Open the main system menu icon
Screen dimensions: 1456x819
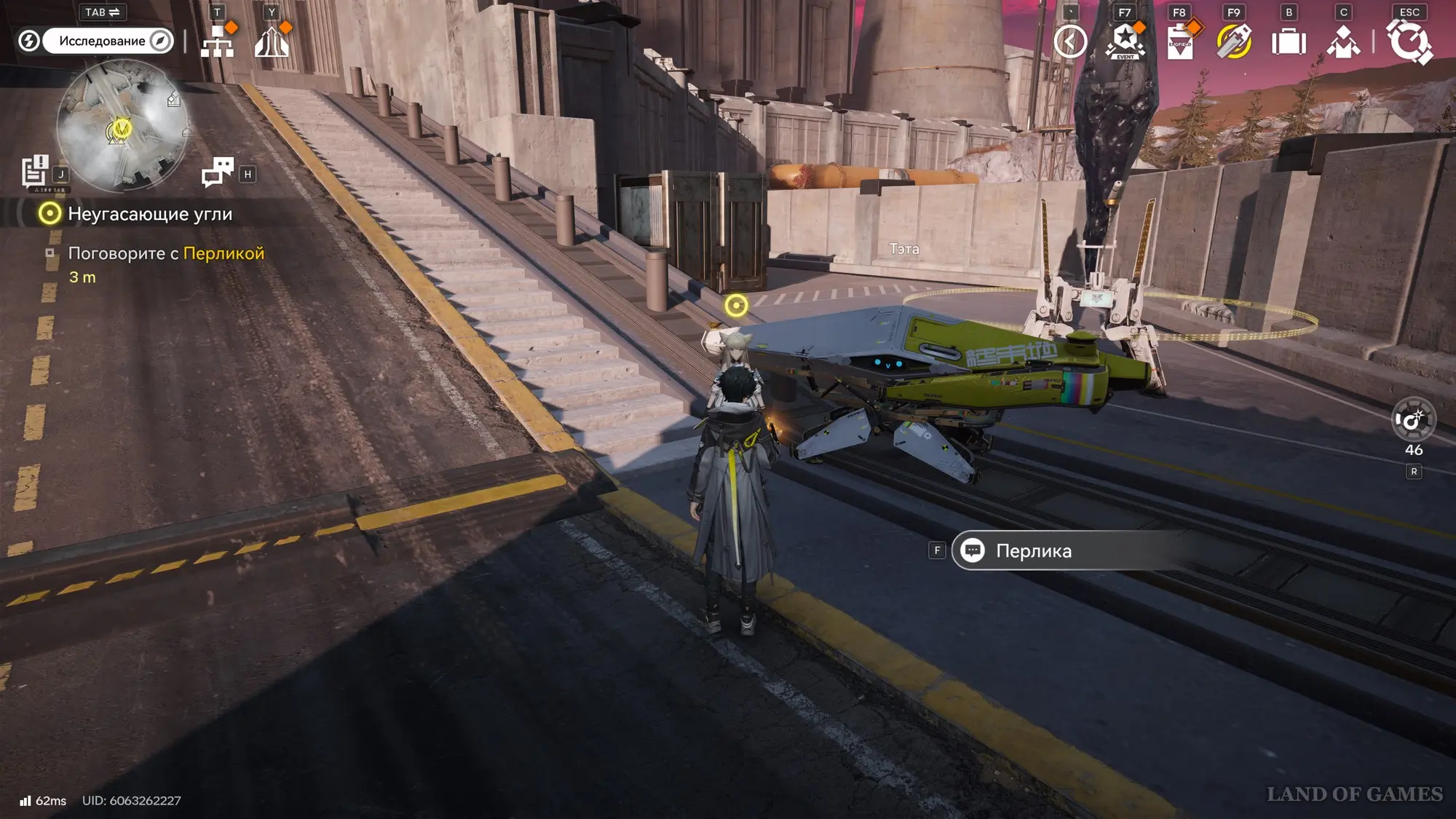click(x=1409, y=41)
